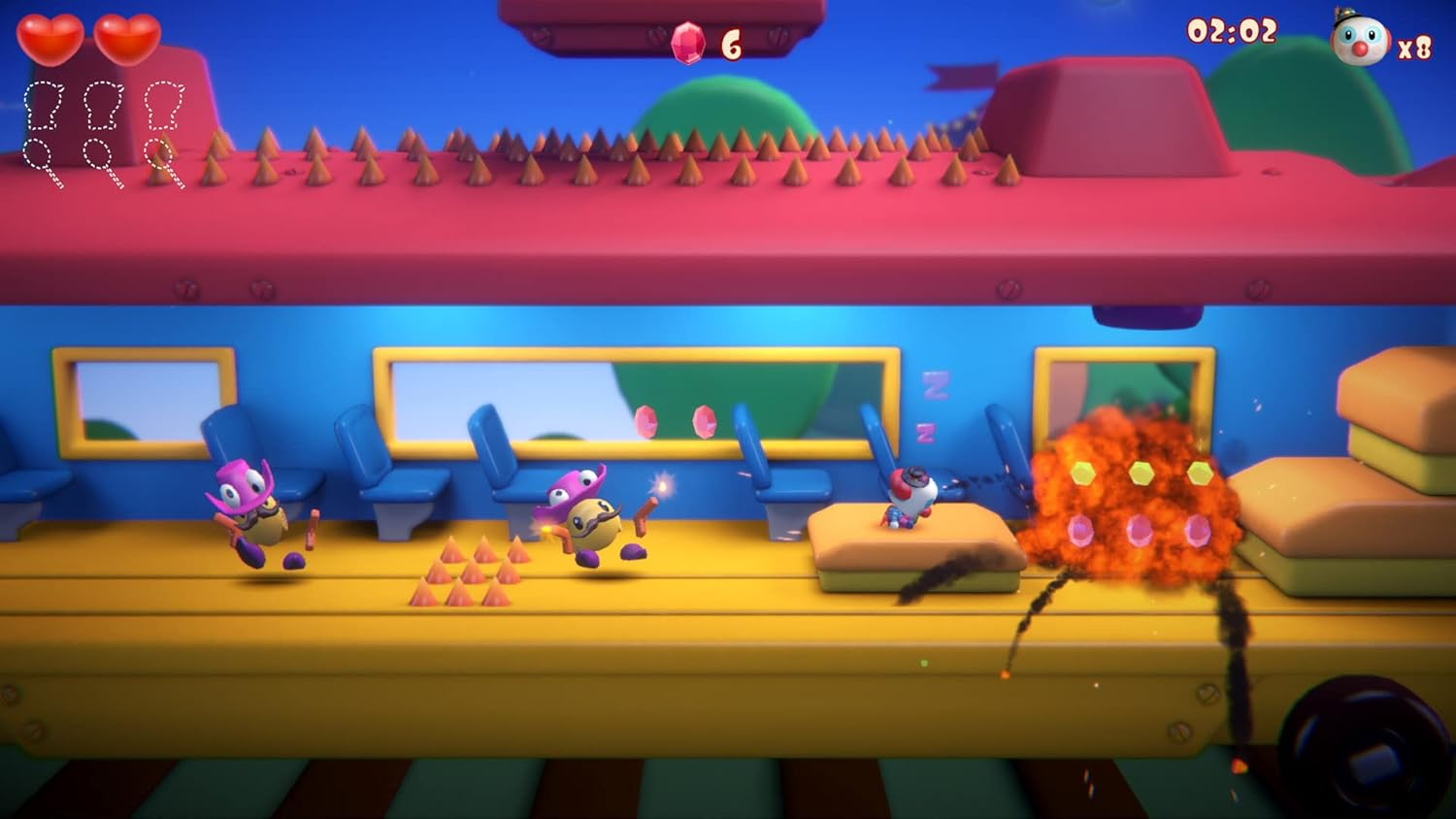1456x819 pixels.
Task: Click the second red heart icon
Action: pyautogui.click(x=129, y=41)
